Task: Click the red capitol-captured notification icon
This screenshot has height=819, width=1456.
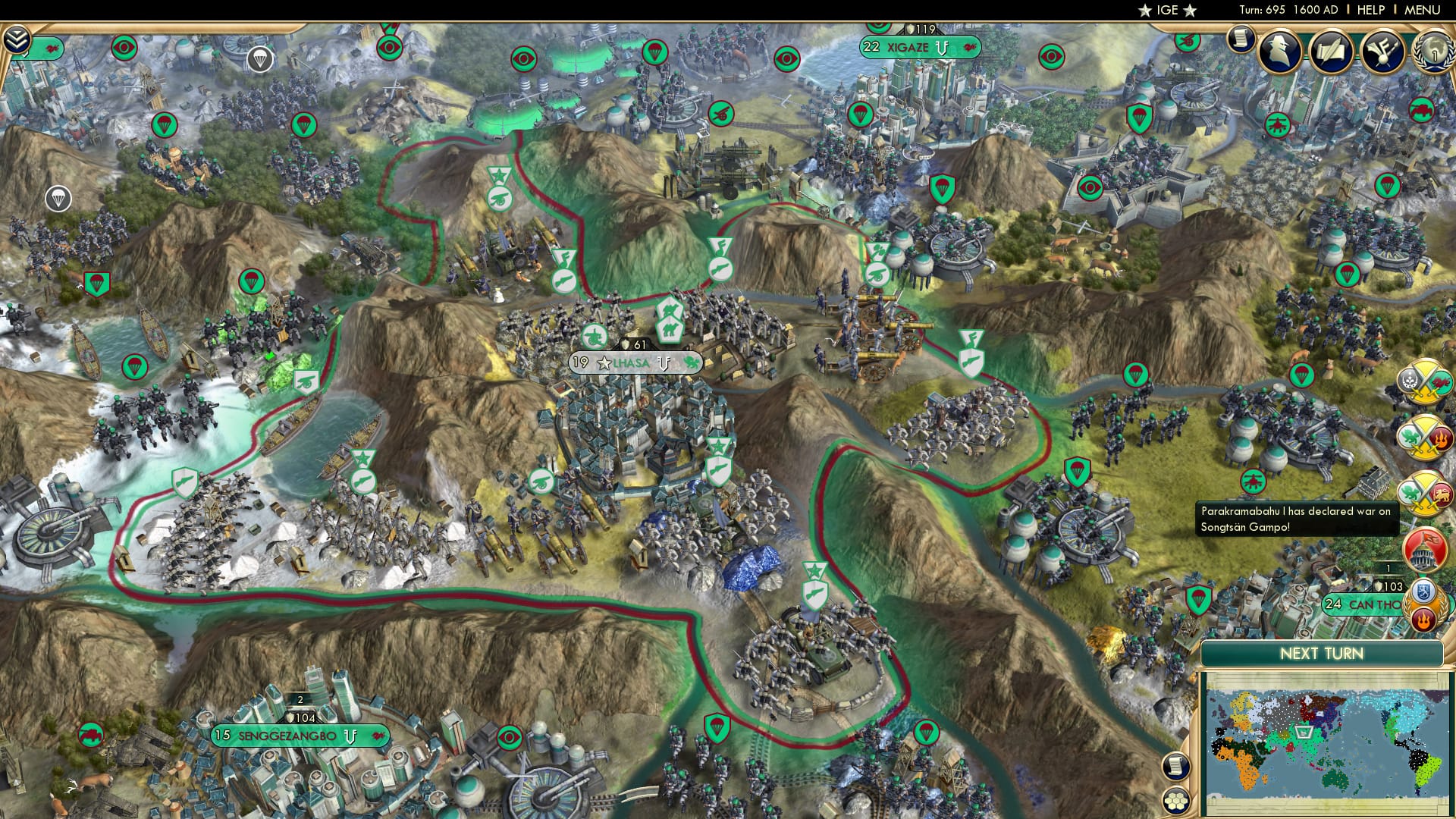Action: click(x=1424, y=547)
